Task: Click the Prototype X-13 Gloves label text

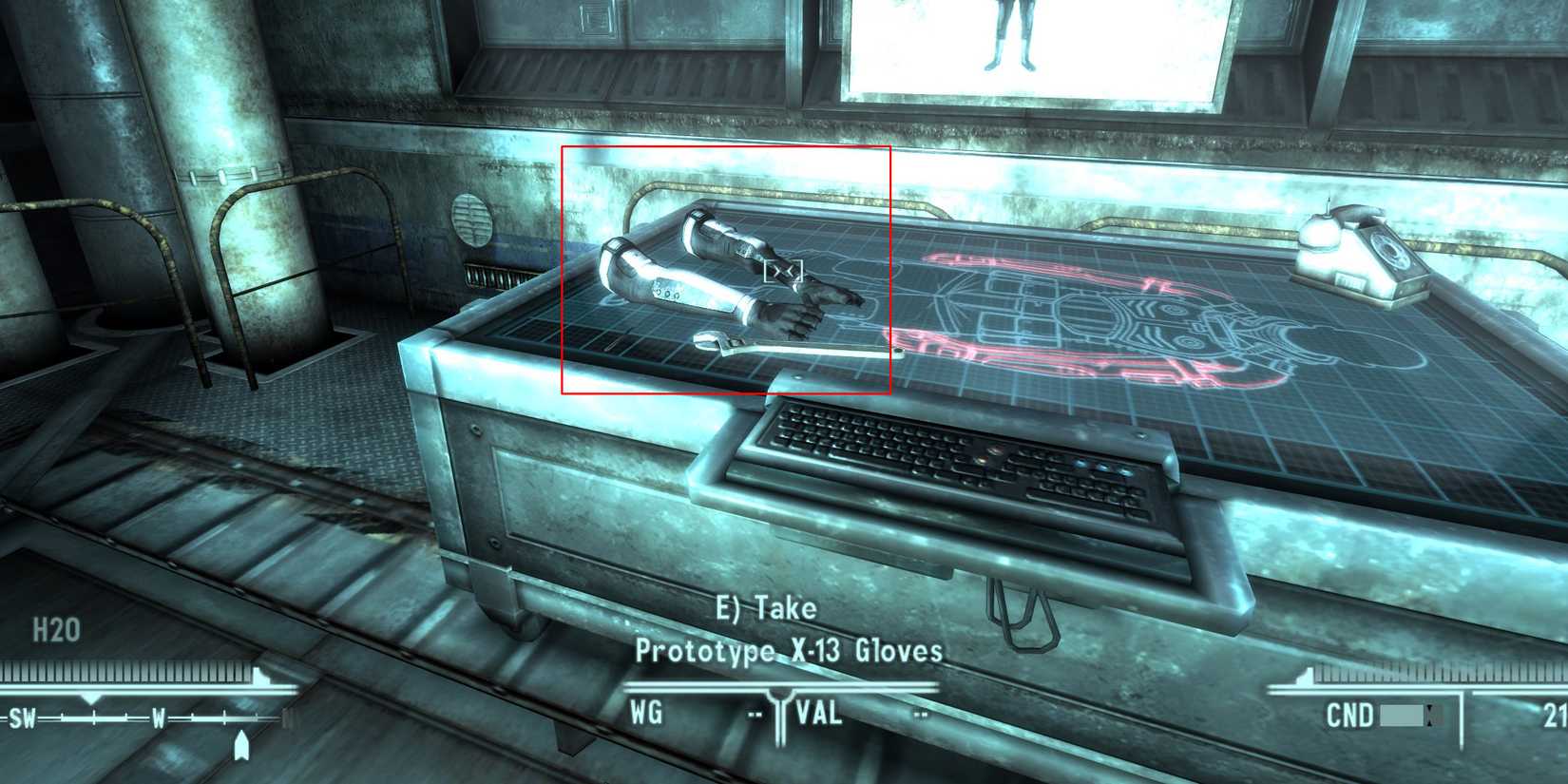Action: click(789, 653)
